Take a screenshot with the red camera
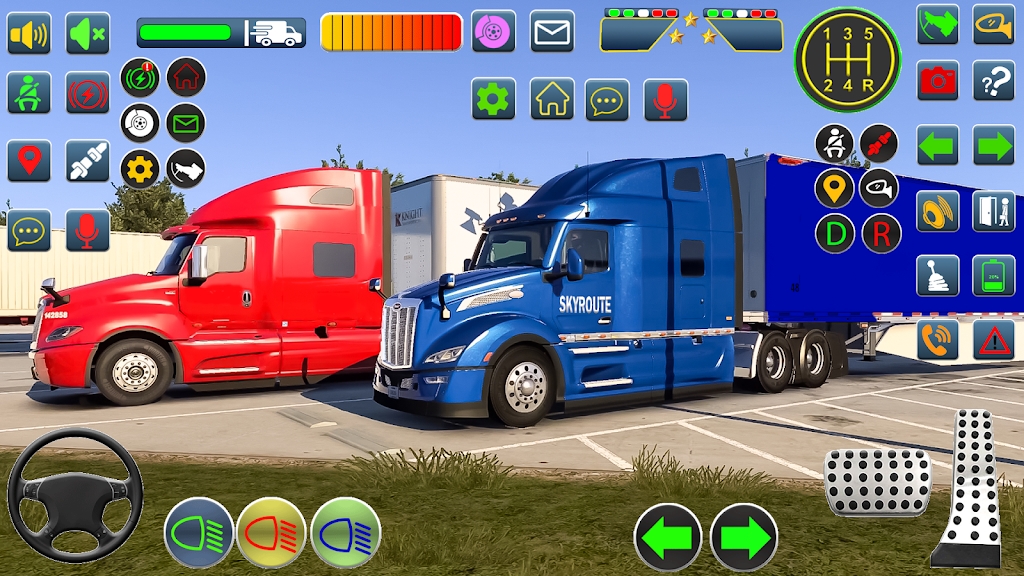Screen dimensions: 1024x576 click(938, 80)
